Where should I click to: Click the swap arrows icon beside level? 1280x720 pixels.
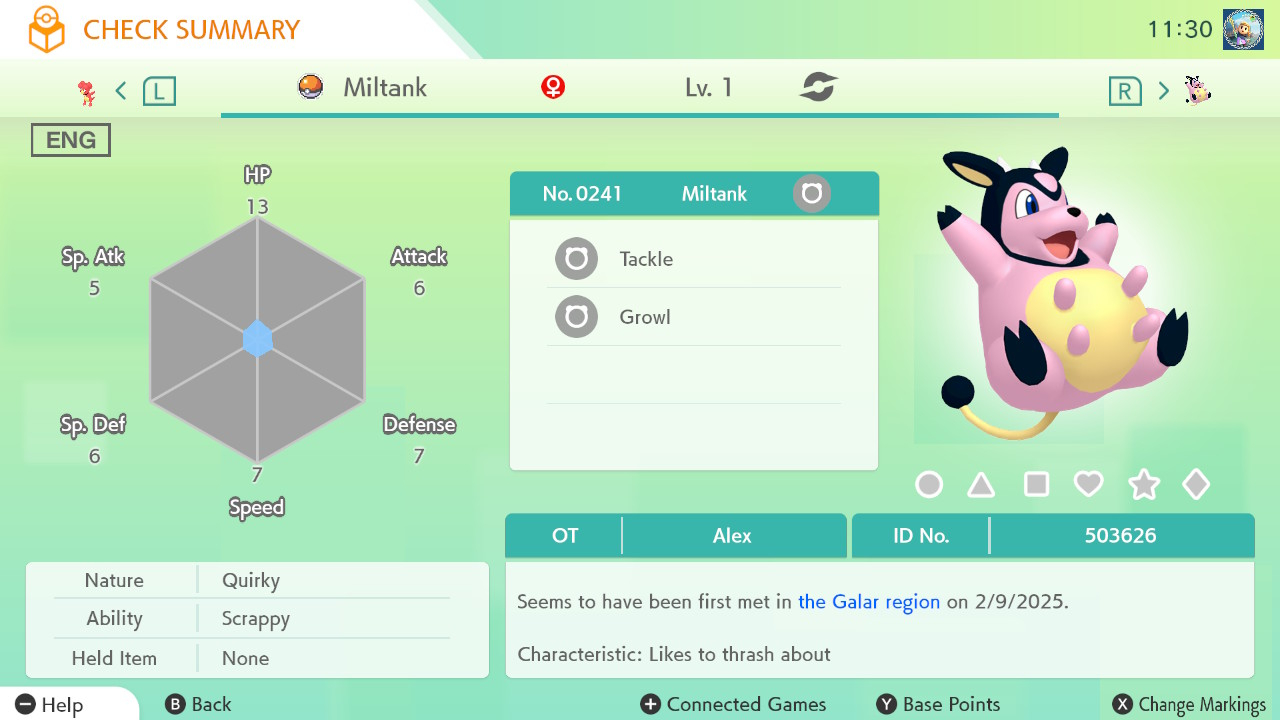(818, 88)
